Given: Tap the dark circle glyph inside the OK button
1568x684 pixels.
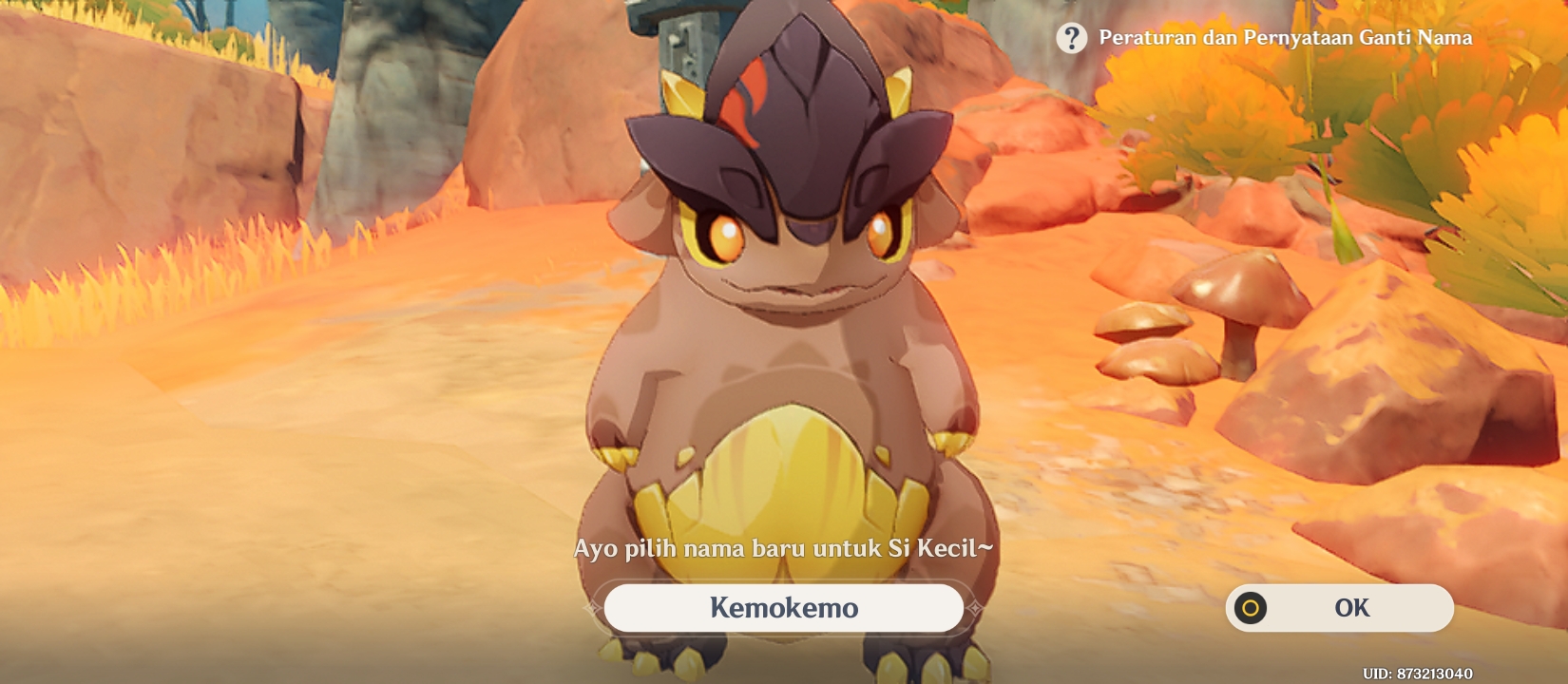Looking at the screenshot, I should 1252,608.
